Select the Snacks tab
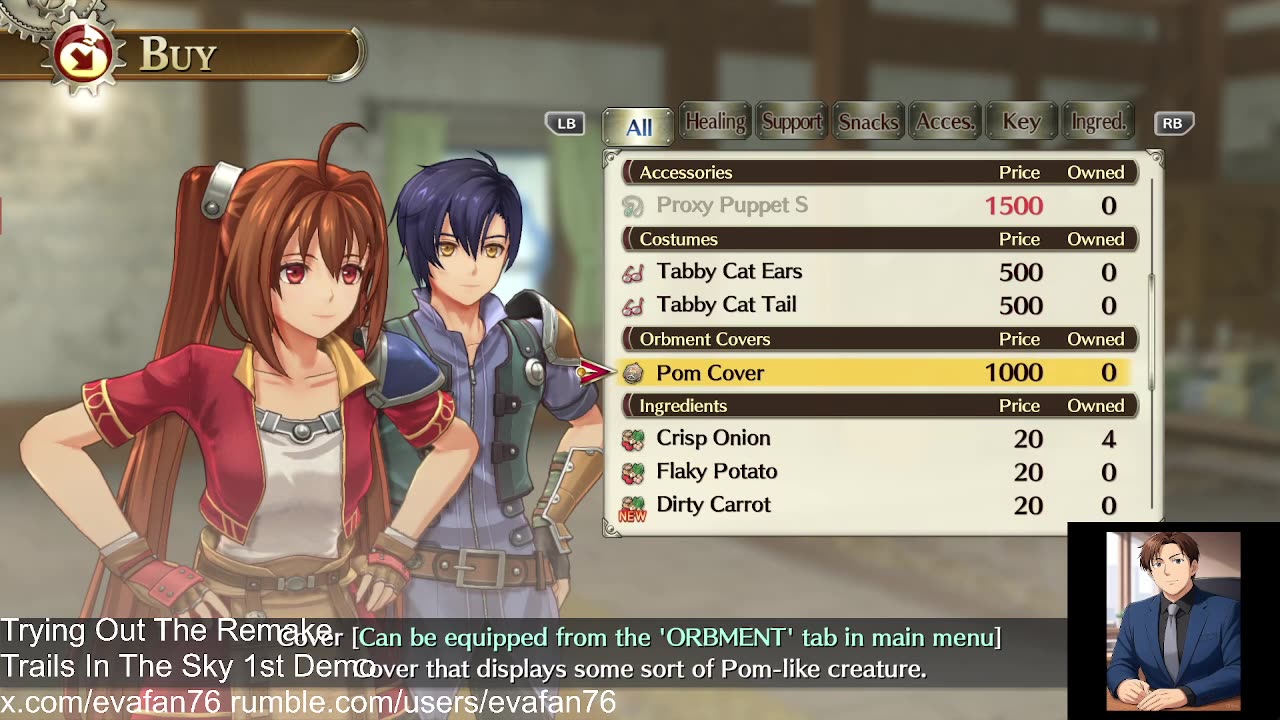 tap(867, 122)
